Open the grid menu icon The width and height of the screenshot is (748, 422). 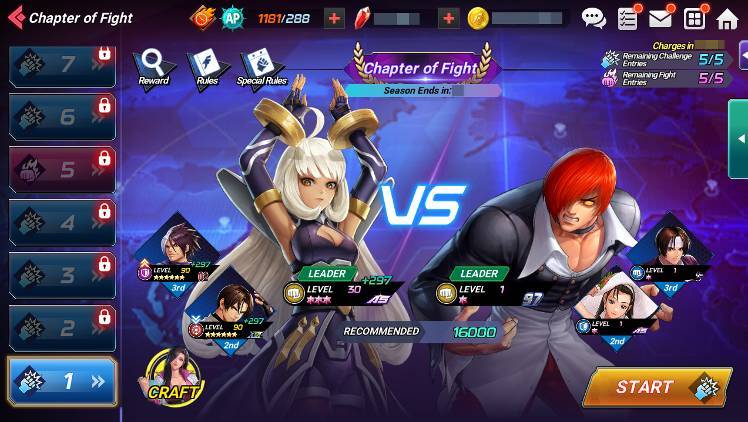tap(694, 18)
